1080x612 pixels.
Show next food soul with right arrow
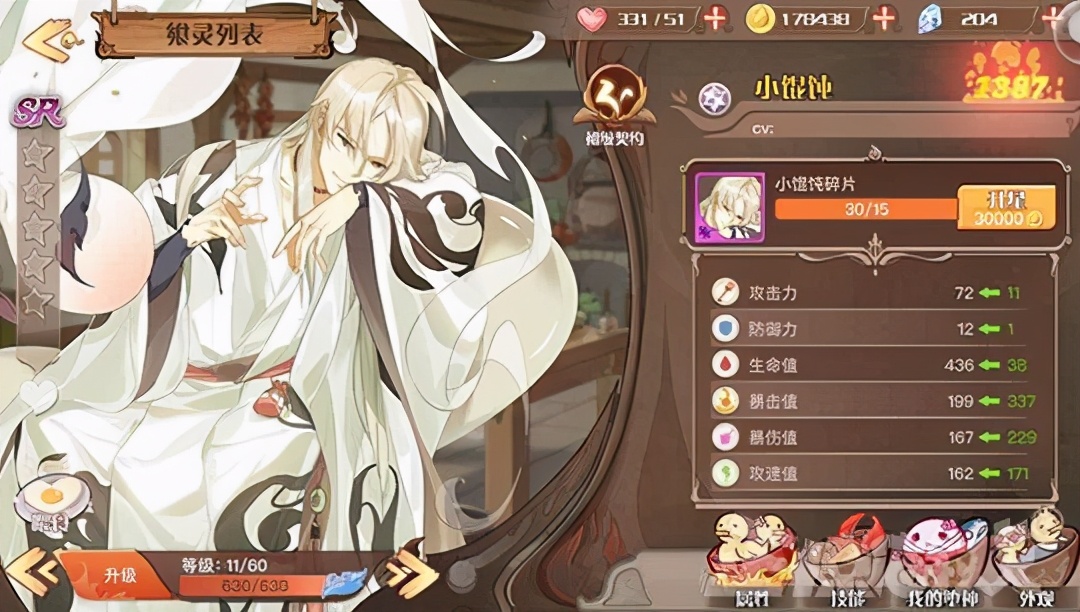(x=410, y=574)
